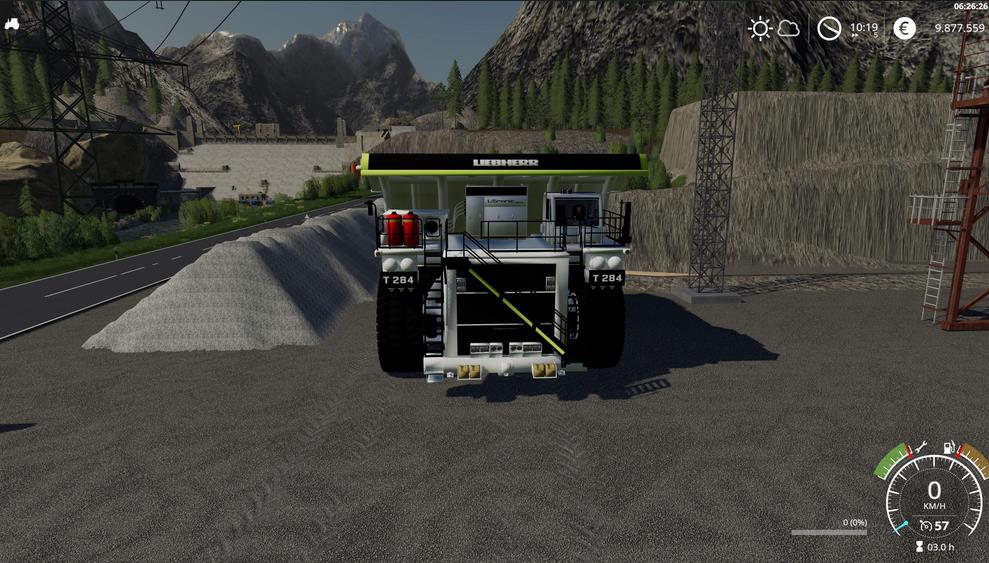Open the game clock icon
Screen dimensions: 989x563
829,28
